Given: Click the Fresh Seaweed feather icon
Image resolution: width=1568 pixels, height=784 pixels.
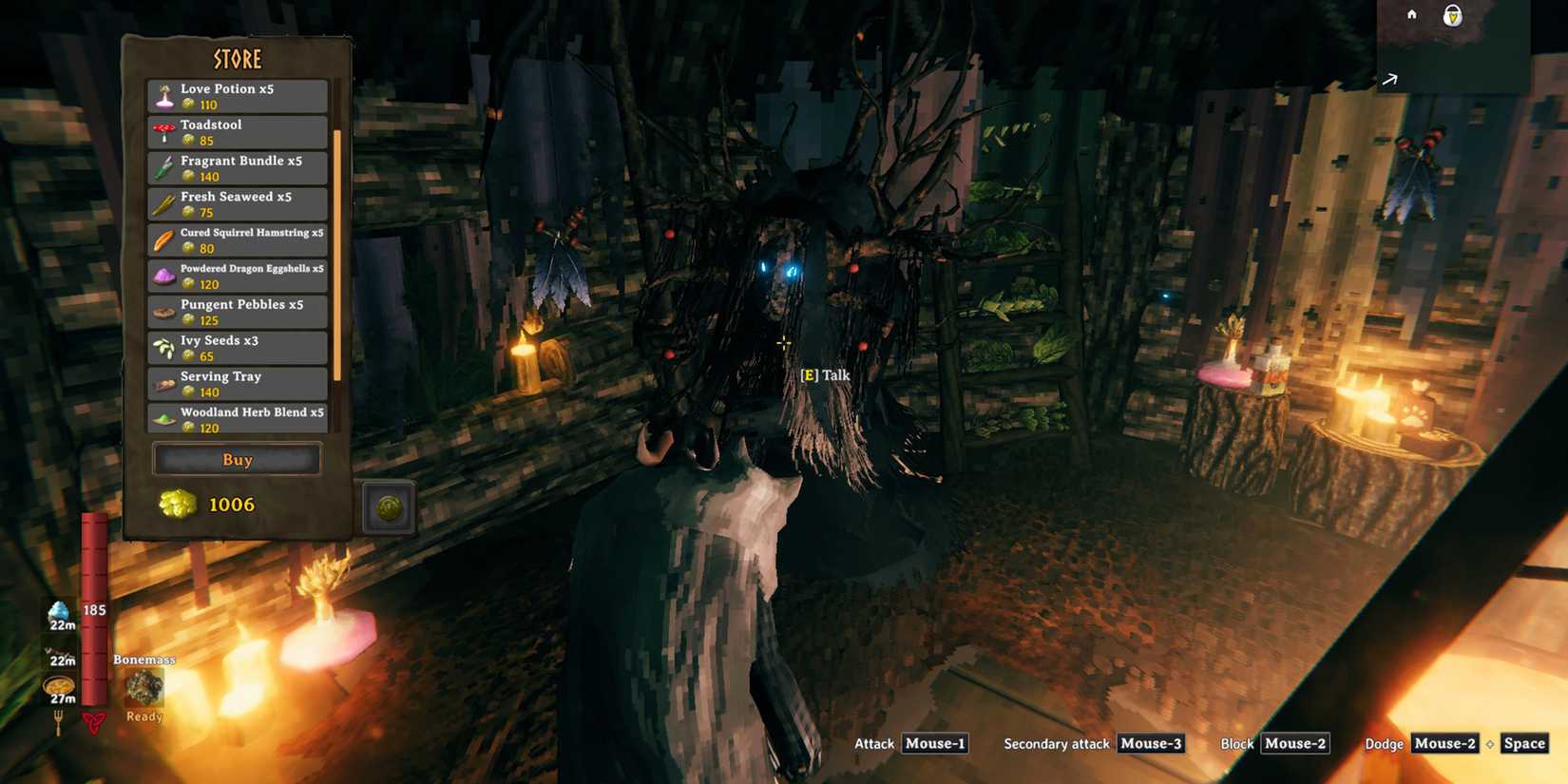Looking at the screenshot, I should [x=163, y=202].
